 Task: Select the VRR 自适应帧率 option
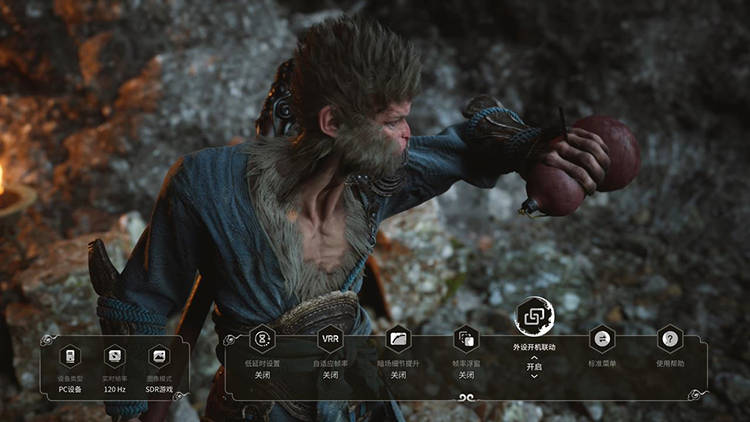pos(330,339)
